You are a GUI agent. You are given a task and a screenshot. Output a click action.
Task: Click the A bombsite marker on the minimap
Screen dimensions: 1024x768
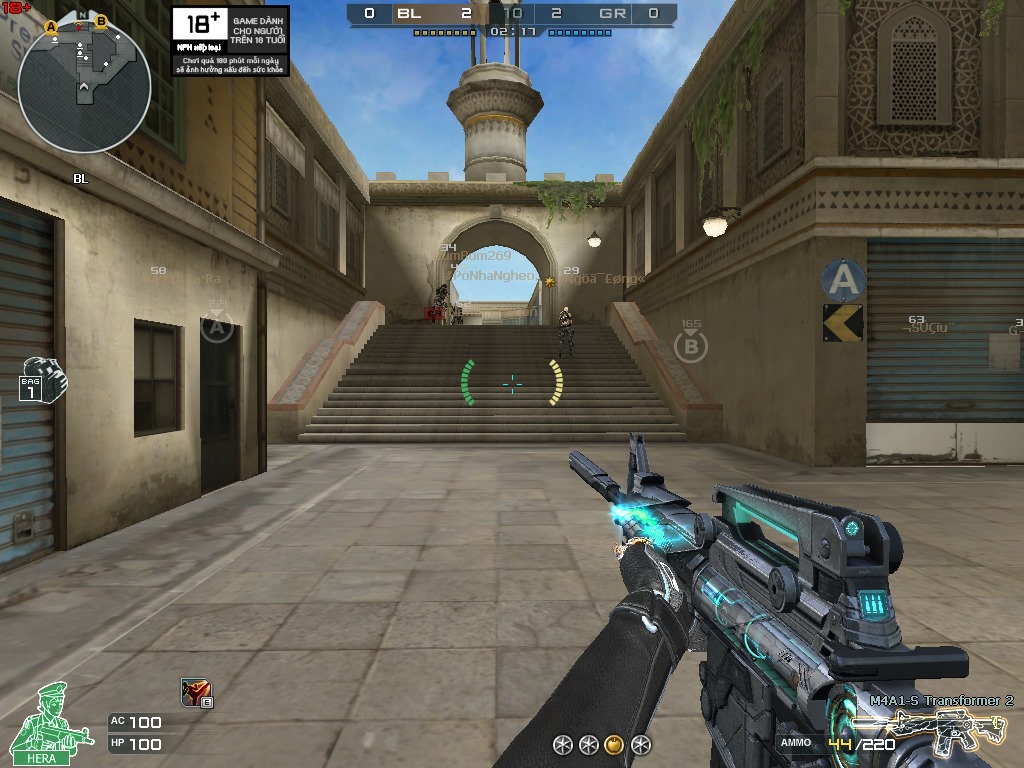(x=50, y=27)
